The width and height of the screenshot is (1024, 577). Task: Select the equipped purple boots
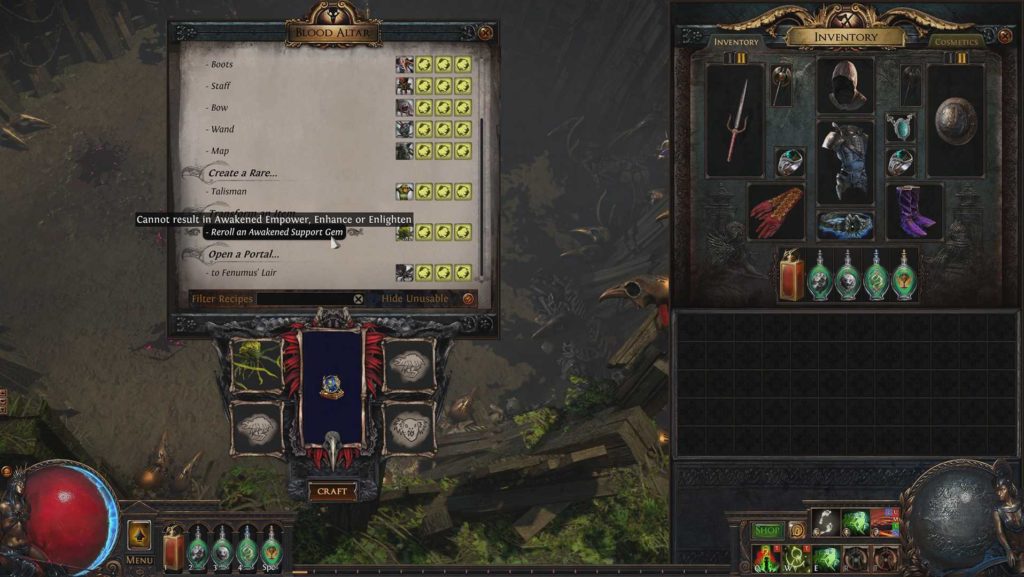[x=914, y=211]
